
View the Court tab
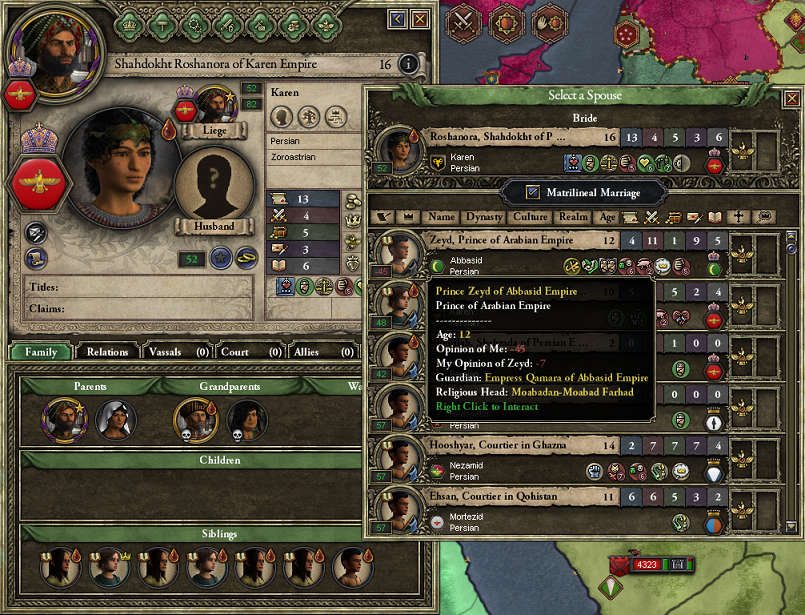coord(248,352)
